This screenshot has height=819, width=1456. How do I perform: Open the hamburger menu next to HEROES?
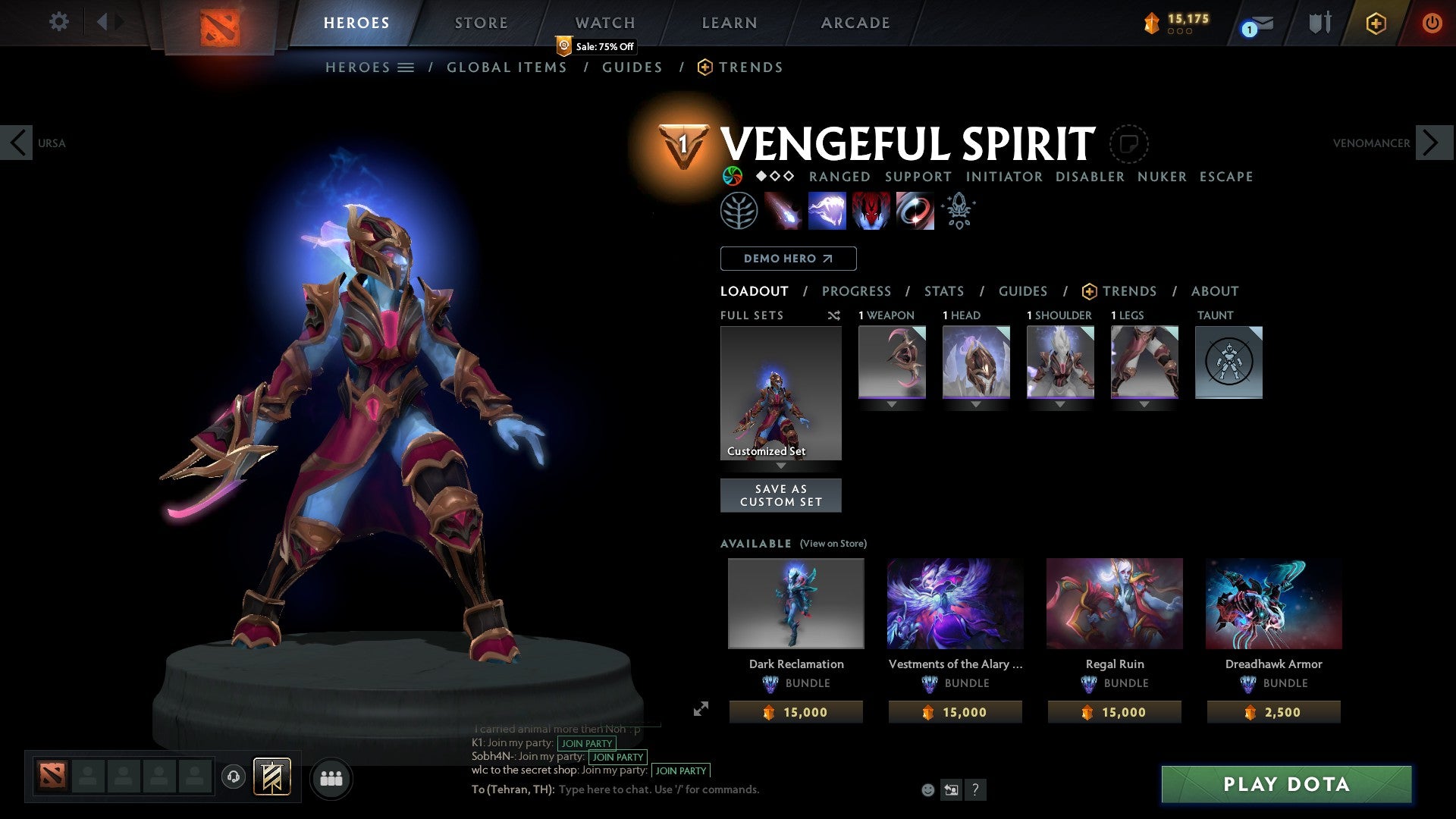point(406,67)
